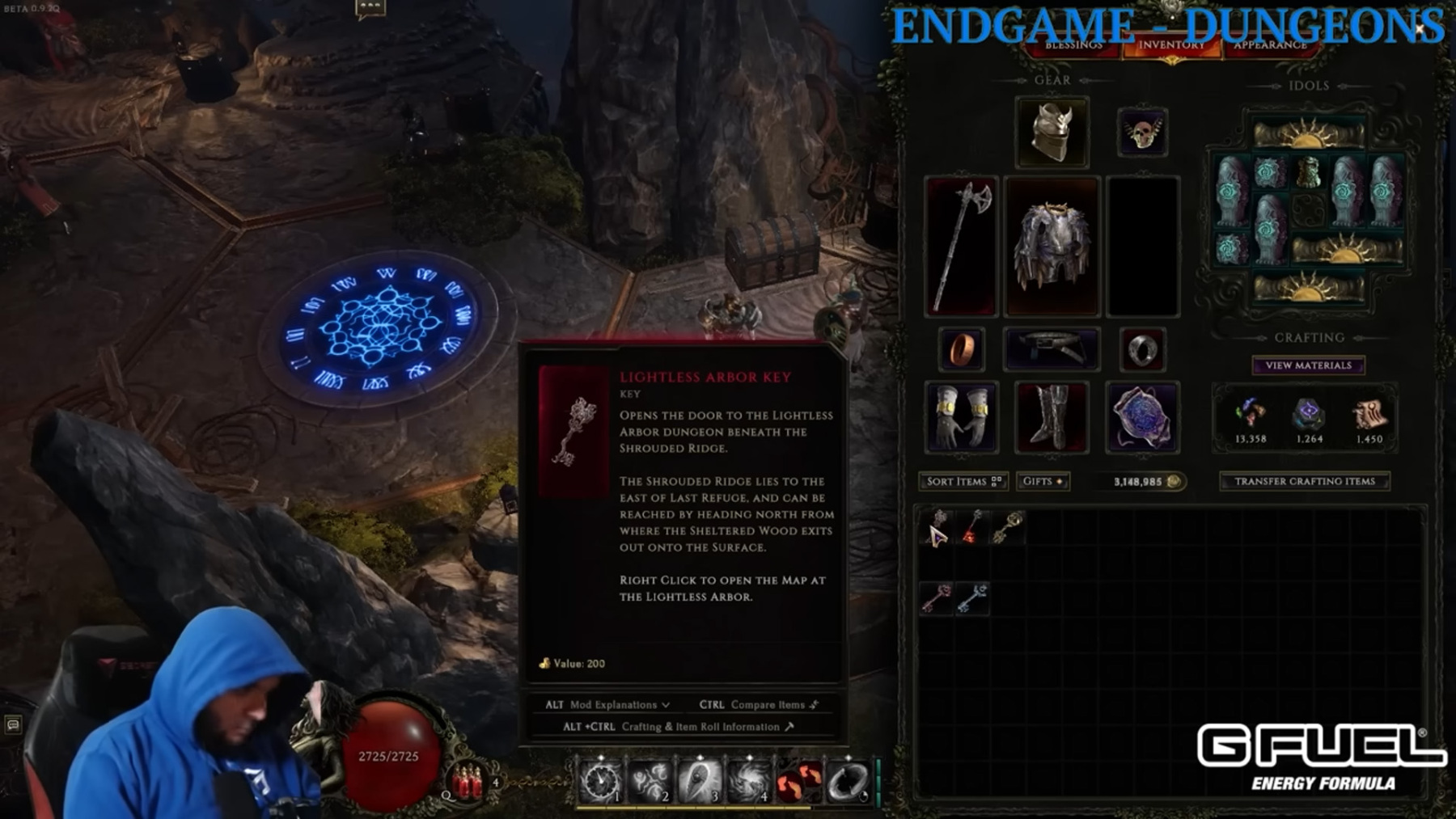Screen dimensions: 1456x819
Task: Select the equipped belt slot
Action: (1051, 349)
